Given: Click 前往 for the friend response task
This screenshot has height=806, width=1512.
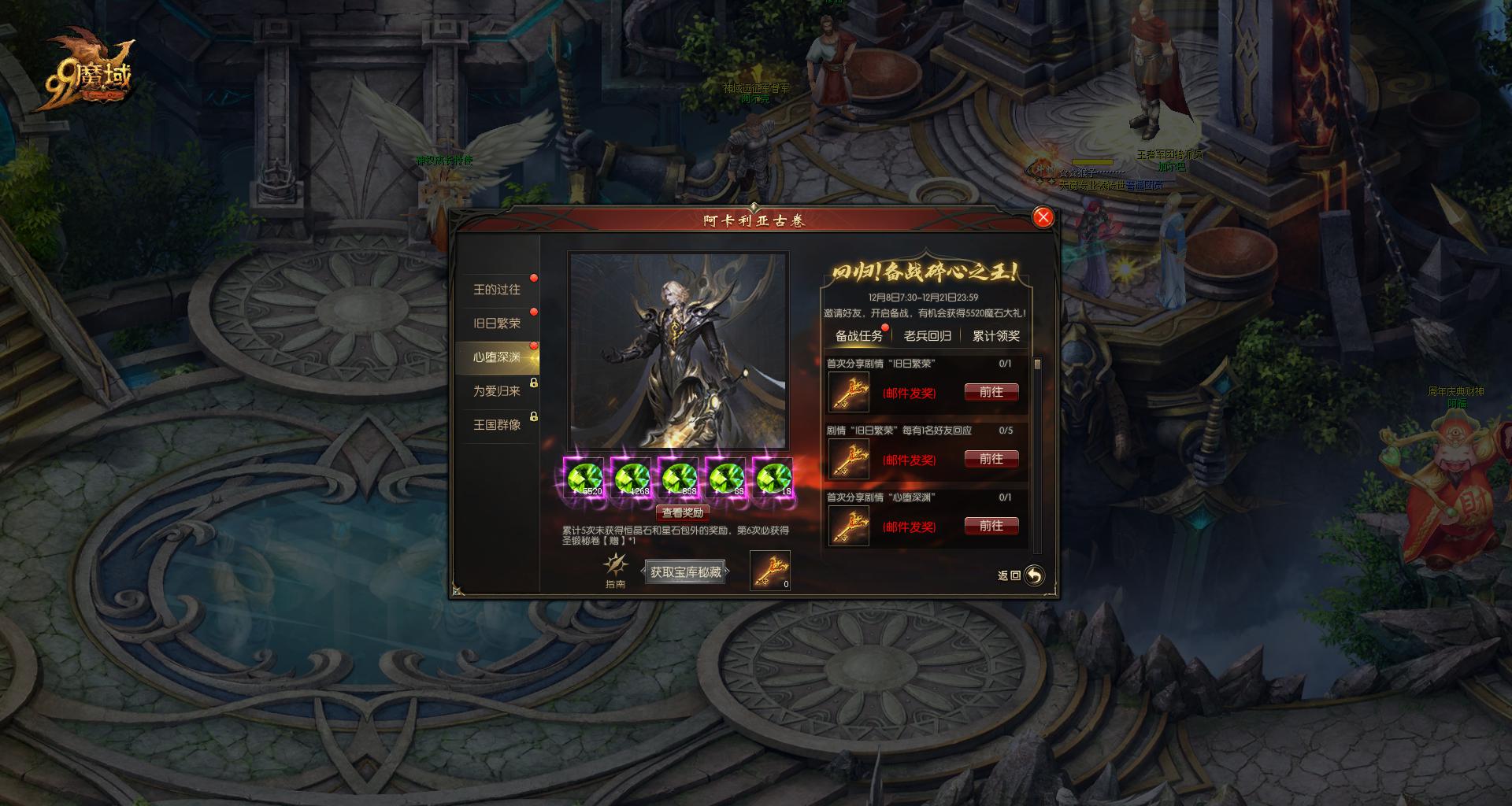Looking at the screenshot, I should pyautogui.click(x=991, y=459).
